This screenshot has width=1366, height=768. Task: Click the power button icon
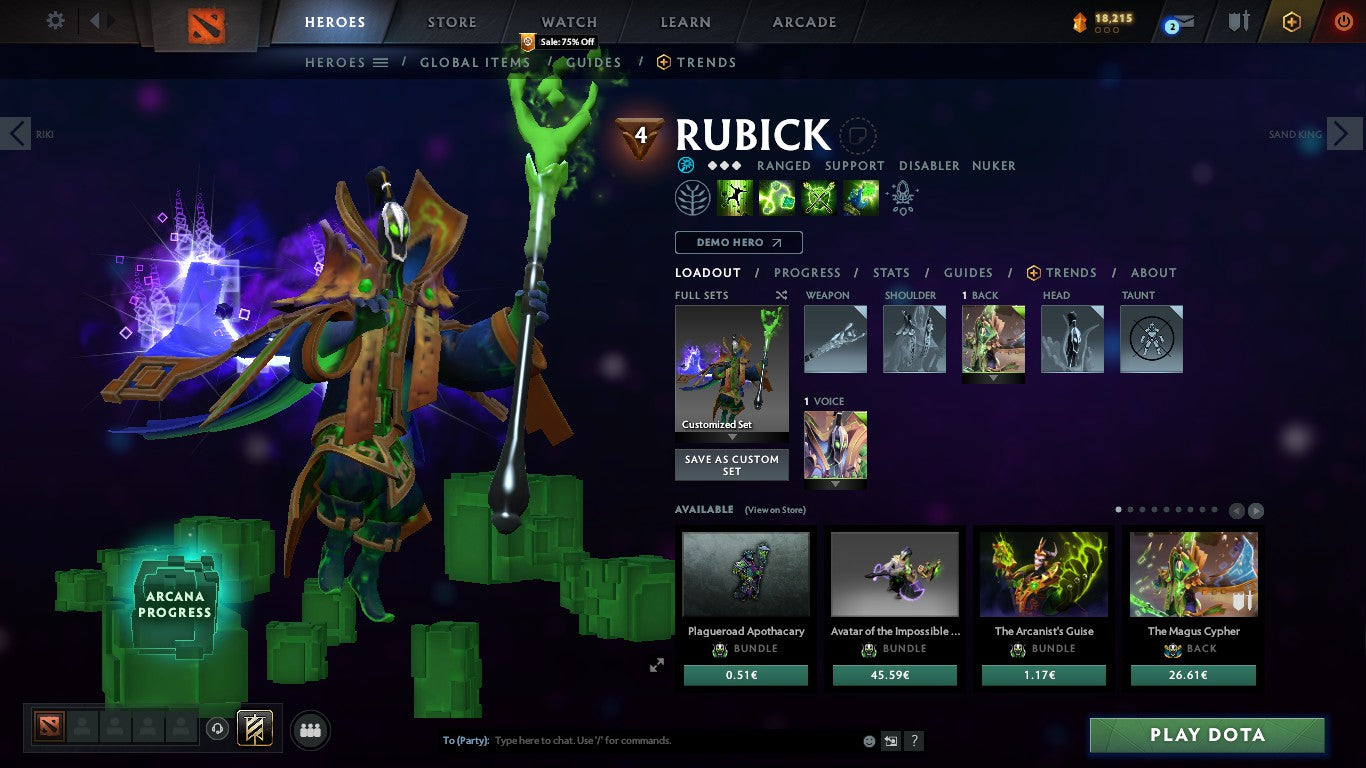tap(1346, 22)
